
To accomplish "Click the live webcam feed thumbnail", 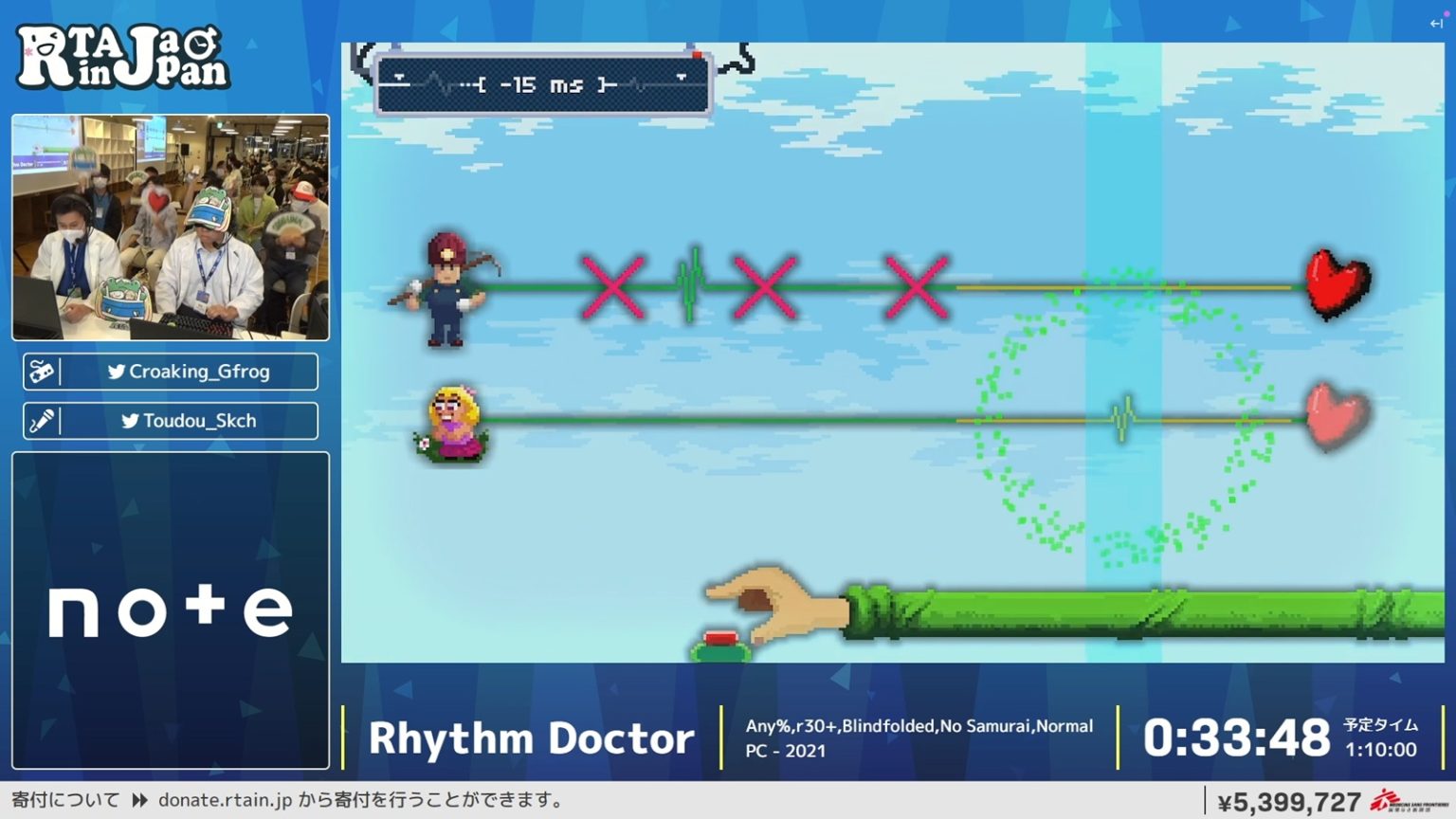I will (170, 226).
